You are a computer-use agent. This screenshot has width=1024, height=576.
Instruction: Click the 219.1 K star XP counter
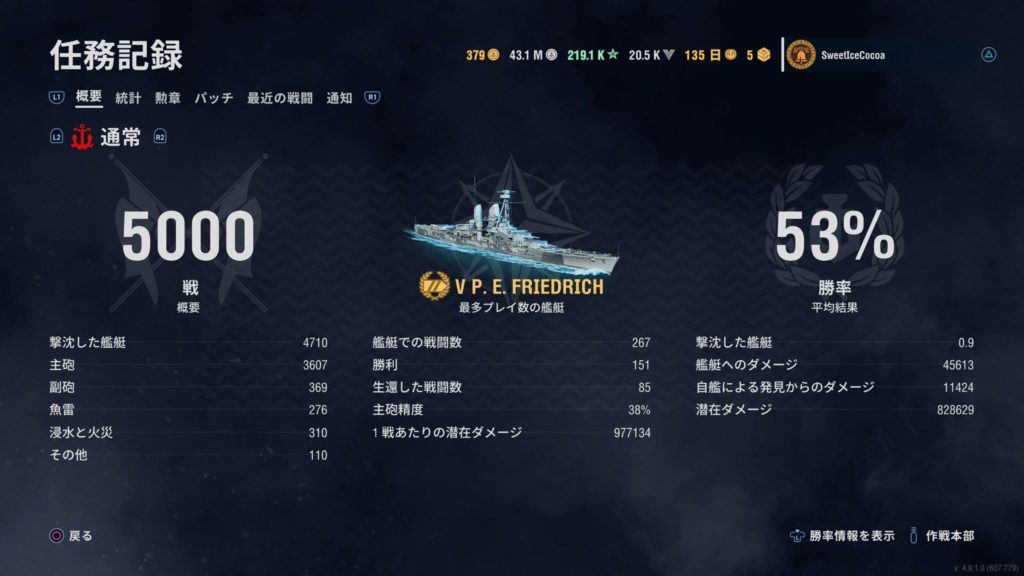[591, 55]
